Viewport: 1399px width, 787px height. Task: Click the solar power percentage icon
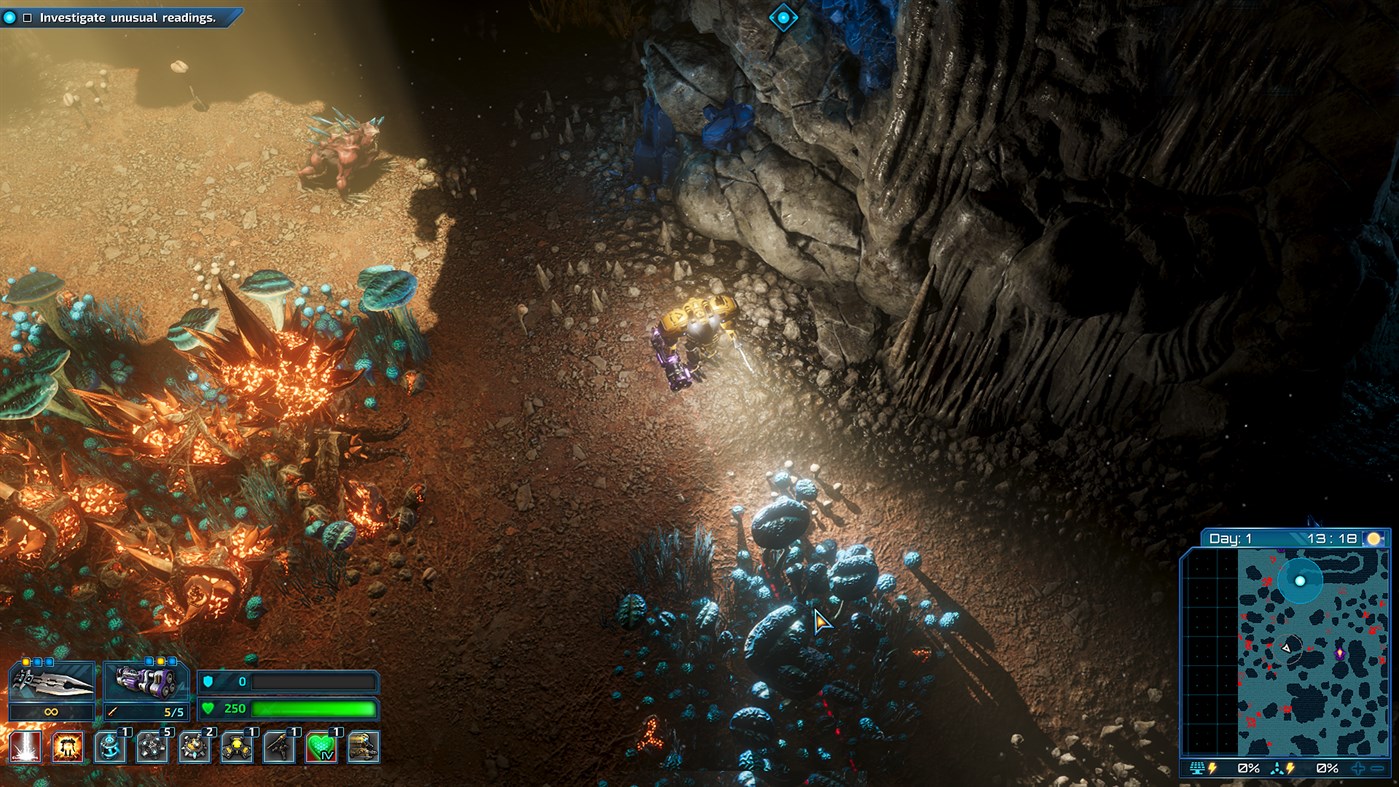coord(1197,768)
